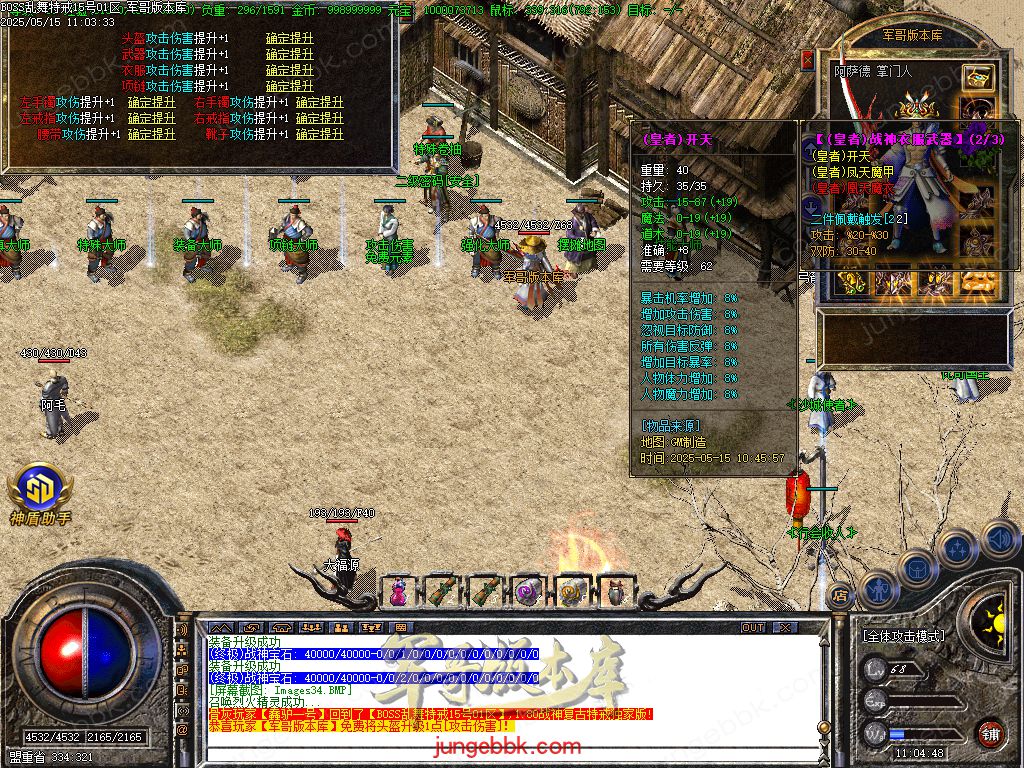Click the OUT button above chat

pyautogui.click(x=753, y=627)
